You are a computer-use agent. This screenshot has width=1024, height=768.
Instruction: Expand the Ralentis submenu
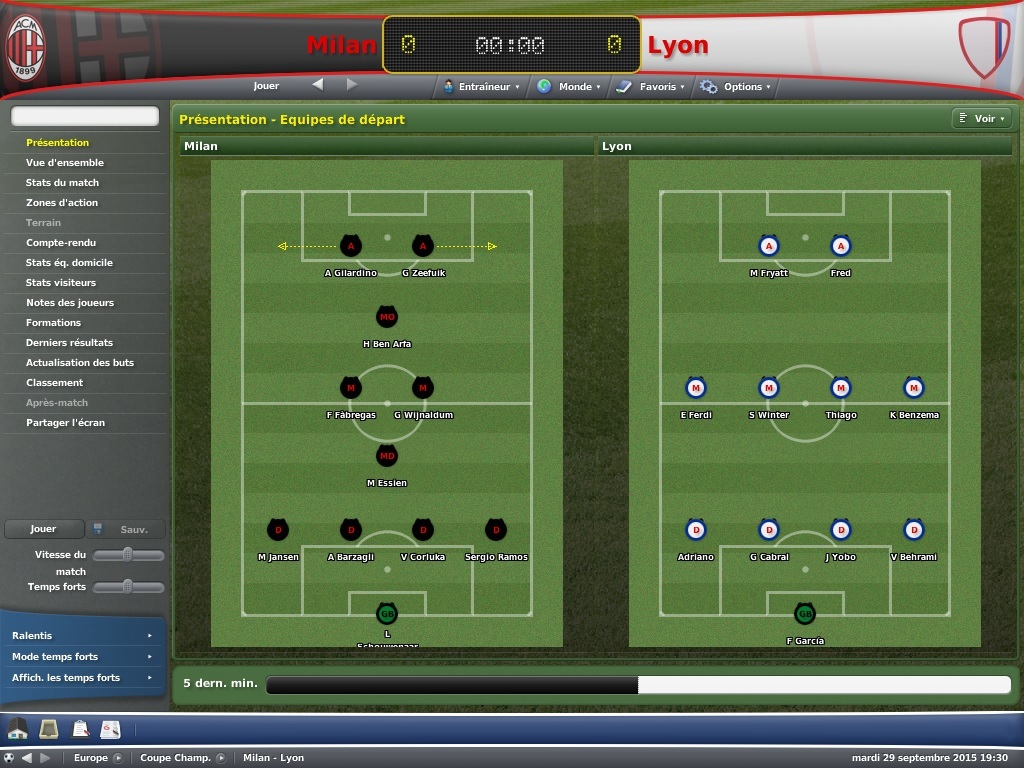[82, 636]
